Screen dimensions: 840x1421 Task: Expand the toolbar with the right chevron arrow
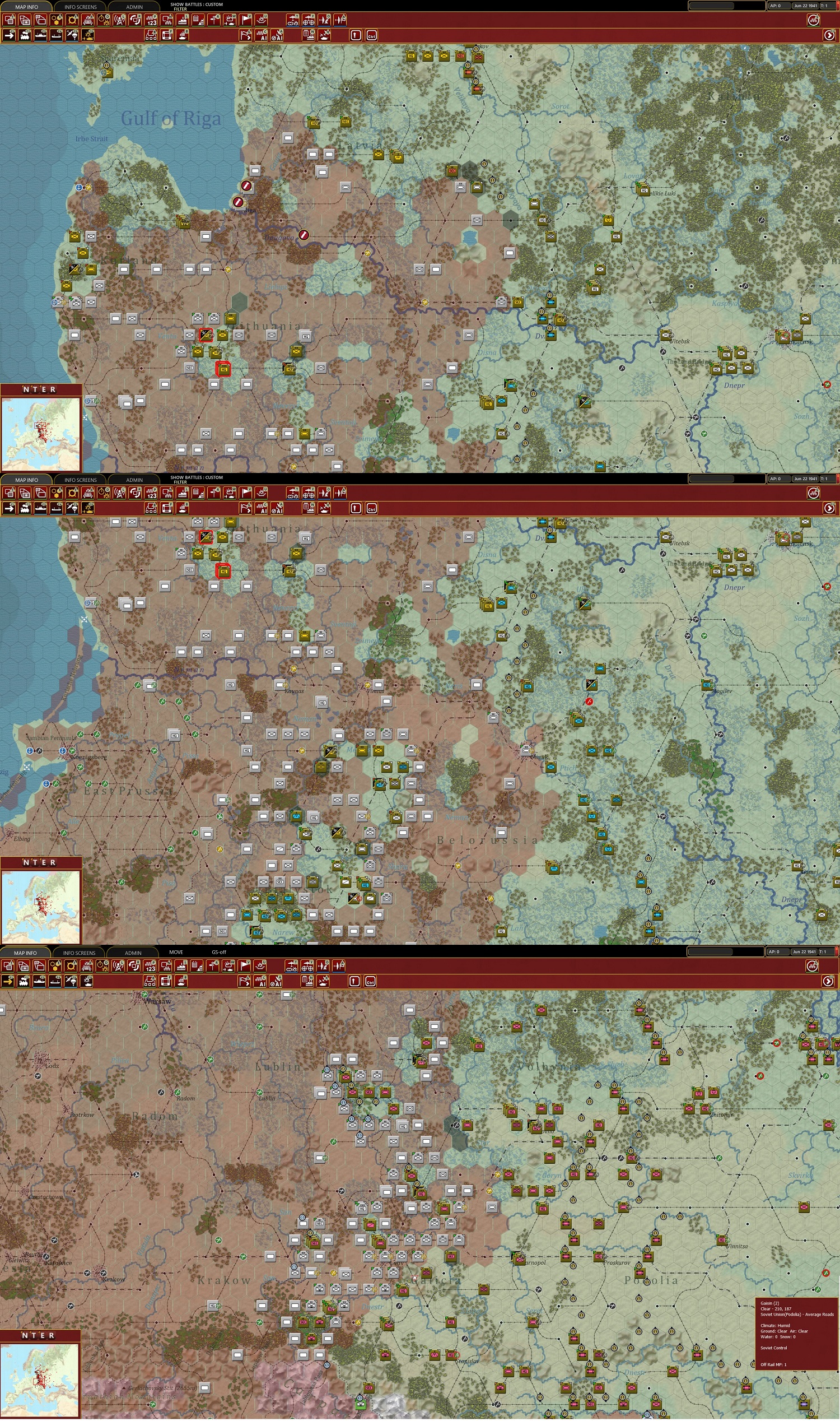[829, 35]
